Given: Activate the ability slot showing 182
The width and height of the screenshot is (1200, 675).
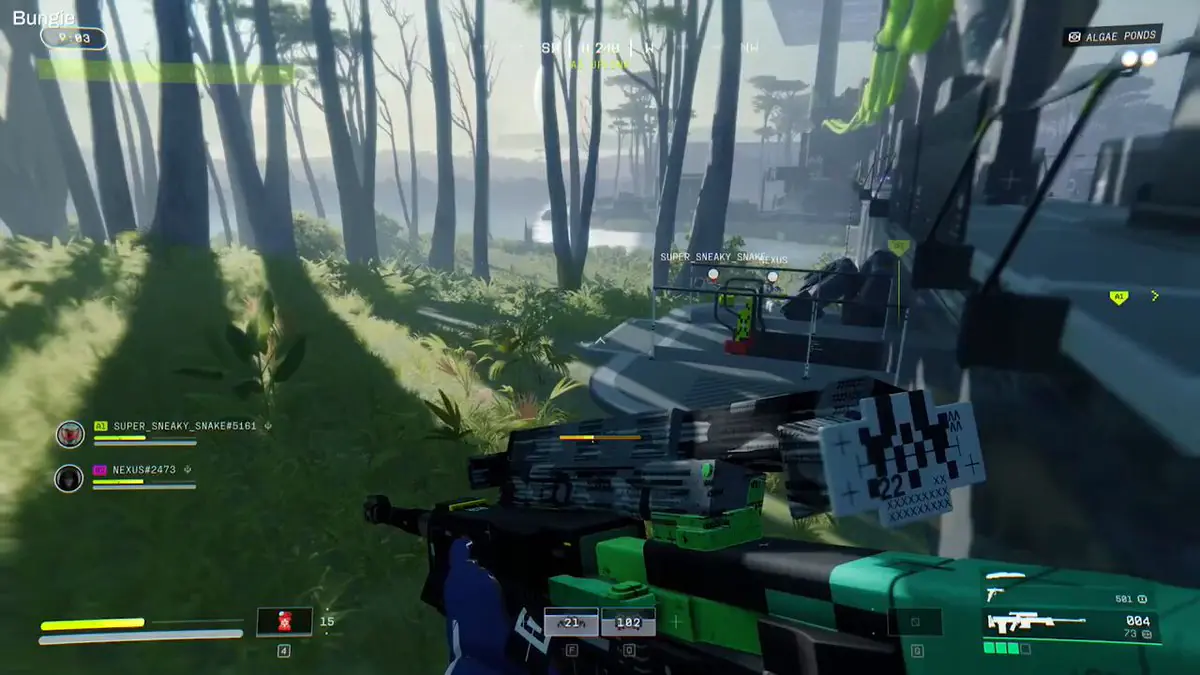Looking at the screenshot, I should [628, 622].
